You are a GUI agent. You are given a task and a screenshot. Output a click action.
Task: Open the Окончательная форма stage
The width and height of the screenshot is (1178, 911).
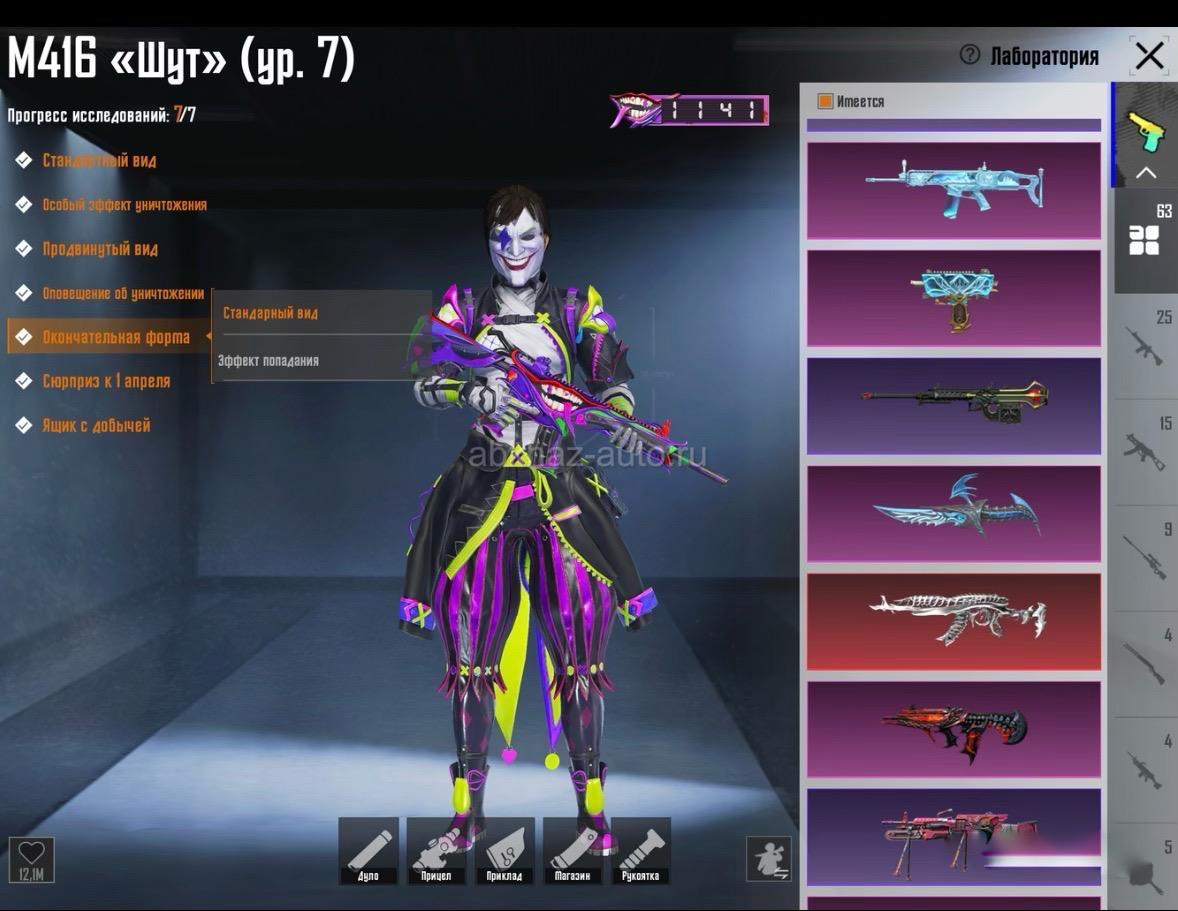[x=115, y=337]
